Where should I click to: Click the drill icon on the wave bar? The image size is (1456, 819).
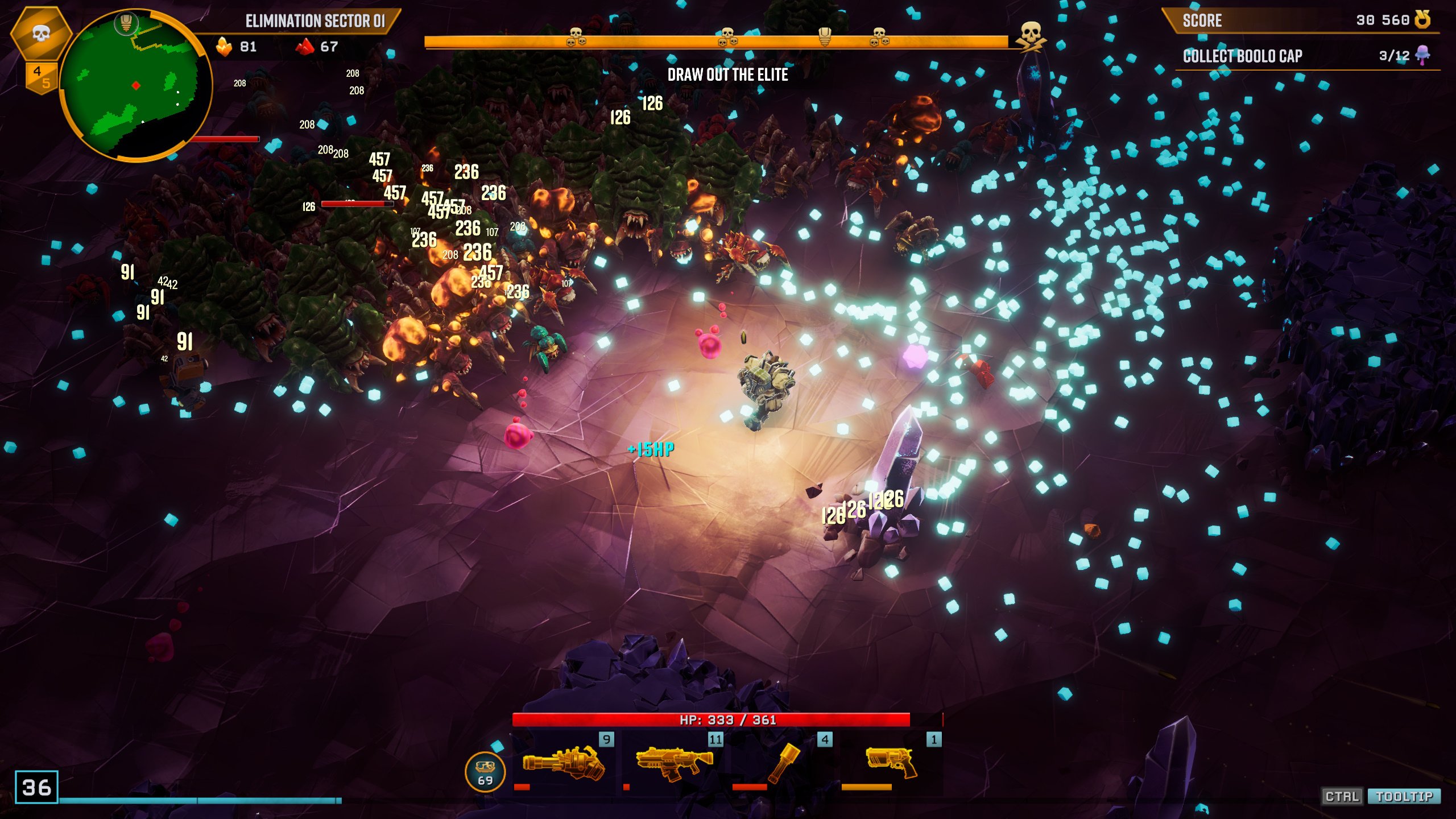click(824, 36)
